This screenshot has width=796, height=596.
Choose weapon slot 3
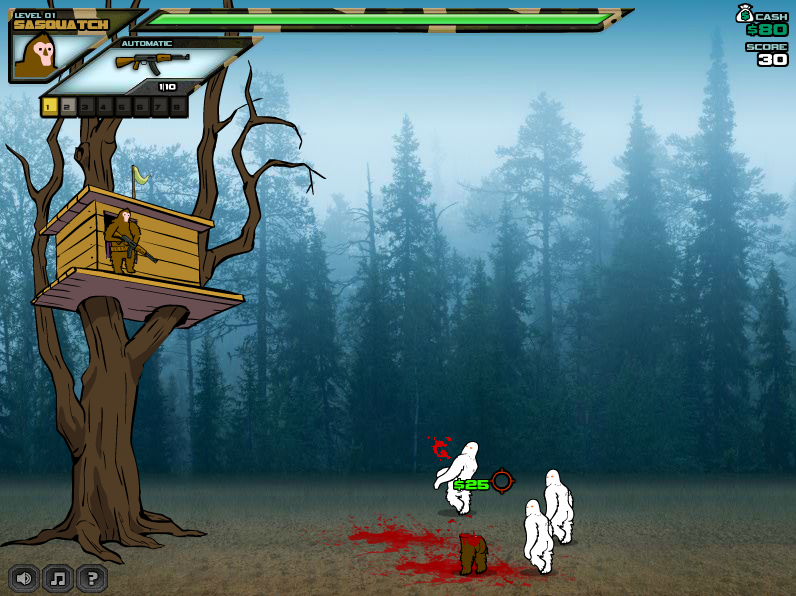pyautogui.click(x=86, y=106)
